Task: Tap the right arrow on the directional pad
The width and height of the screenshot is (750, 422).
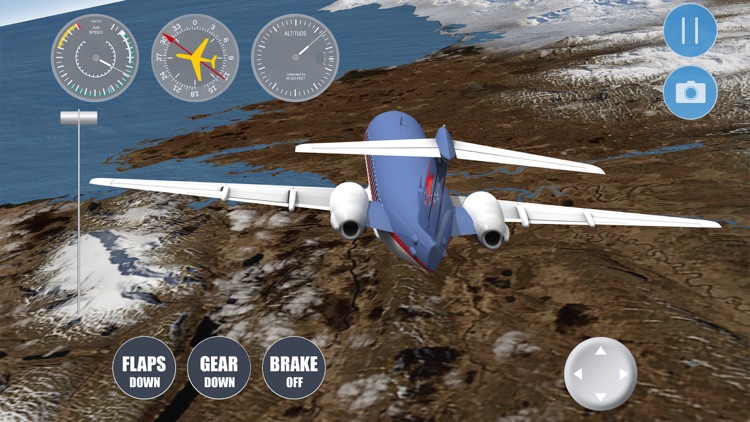Action: 624,374
